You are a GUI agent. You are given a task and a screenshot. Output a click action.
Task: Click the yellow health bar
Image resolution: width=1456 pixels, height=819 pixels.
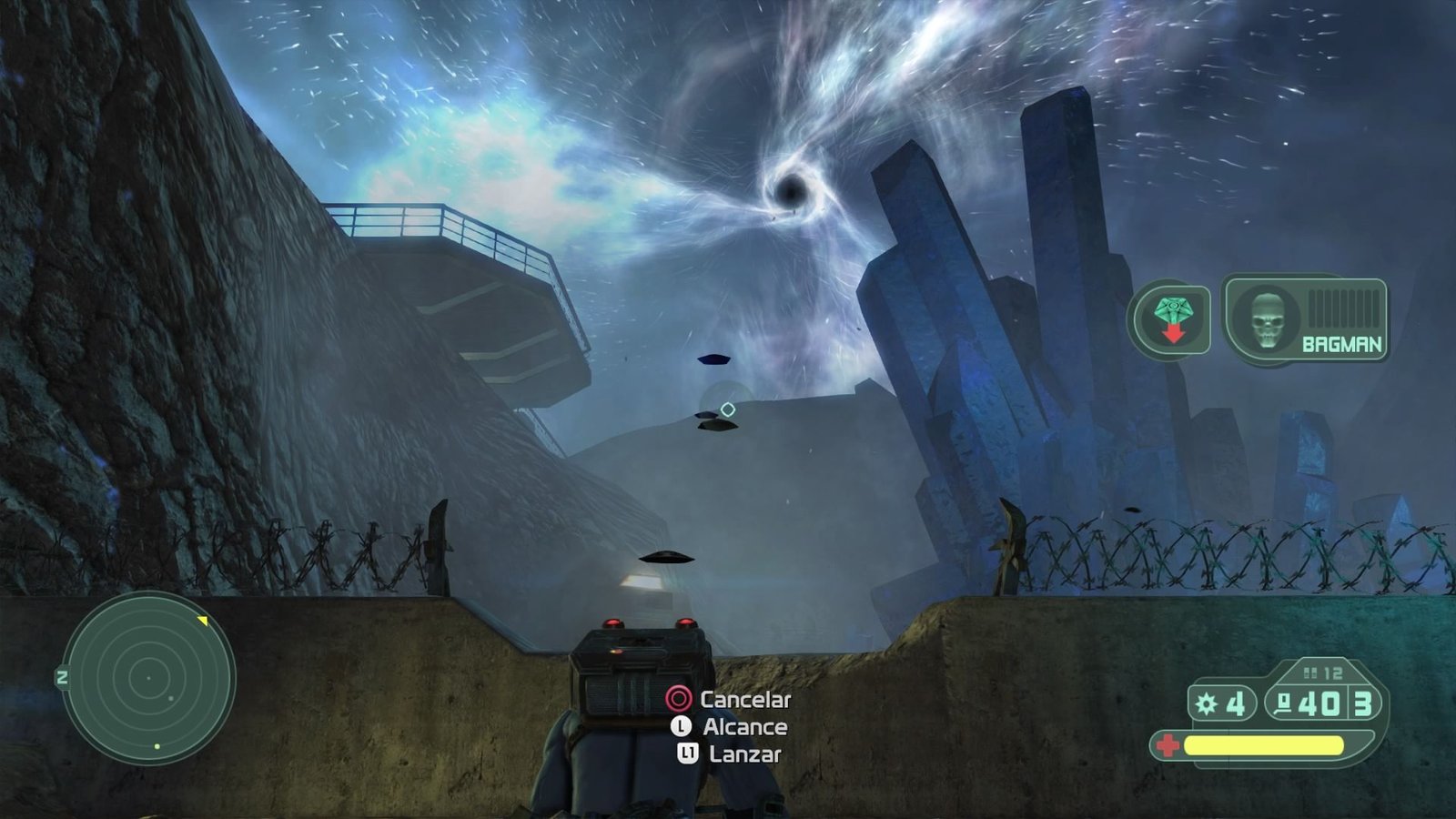coord(1265,746)
